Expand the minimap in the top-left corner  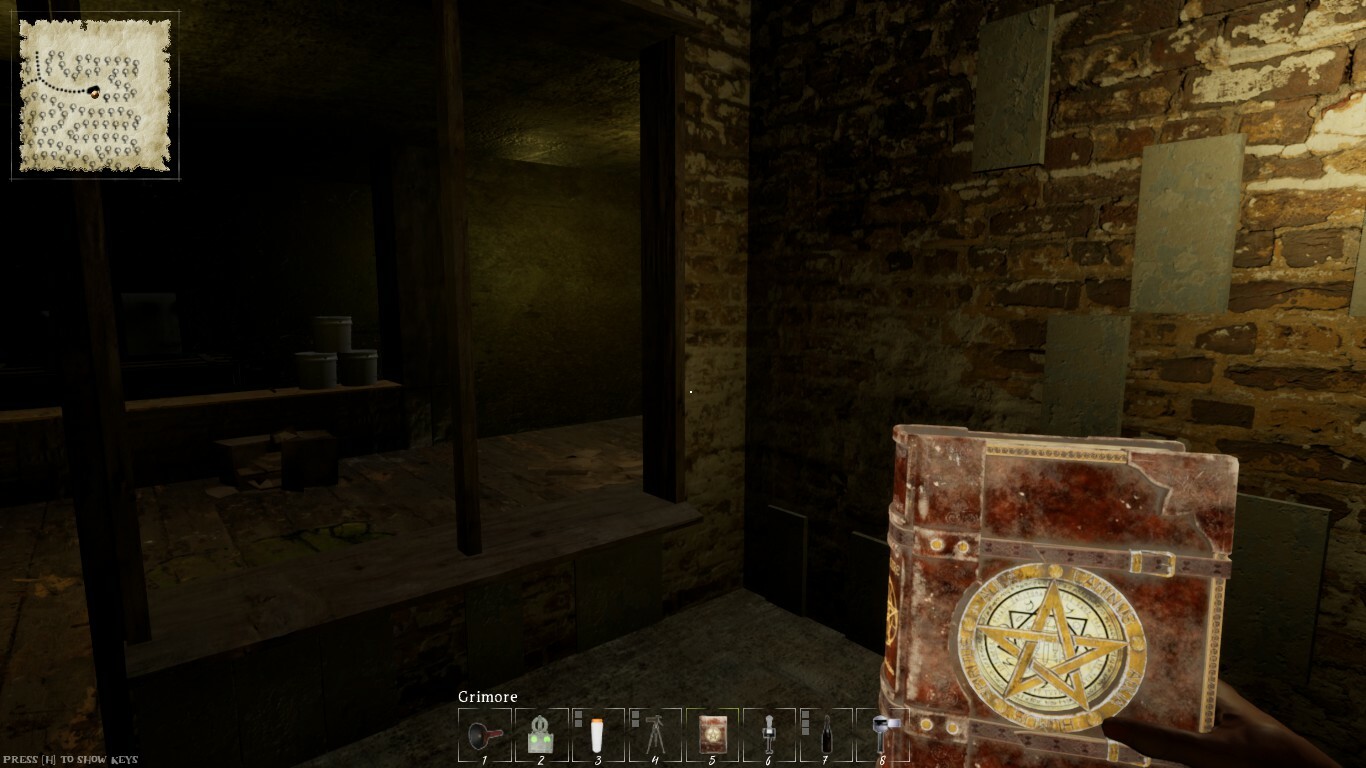pyautogui.click(x=95, y=95)
